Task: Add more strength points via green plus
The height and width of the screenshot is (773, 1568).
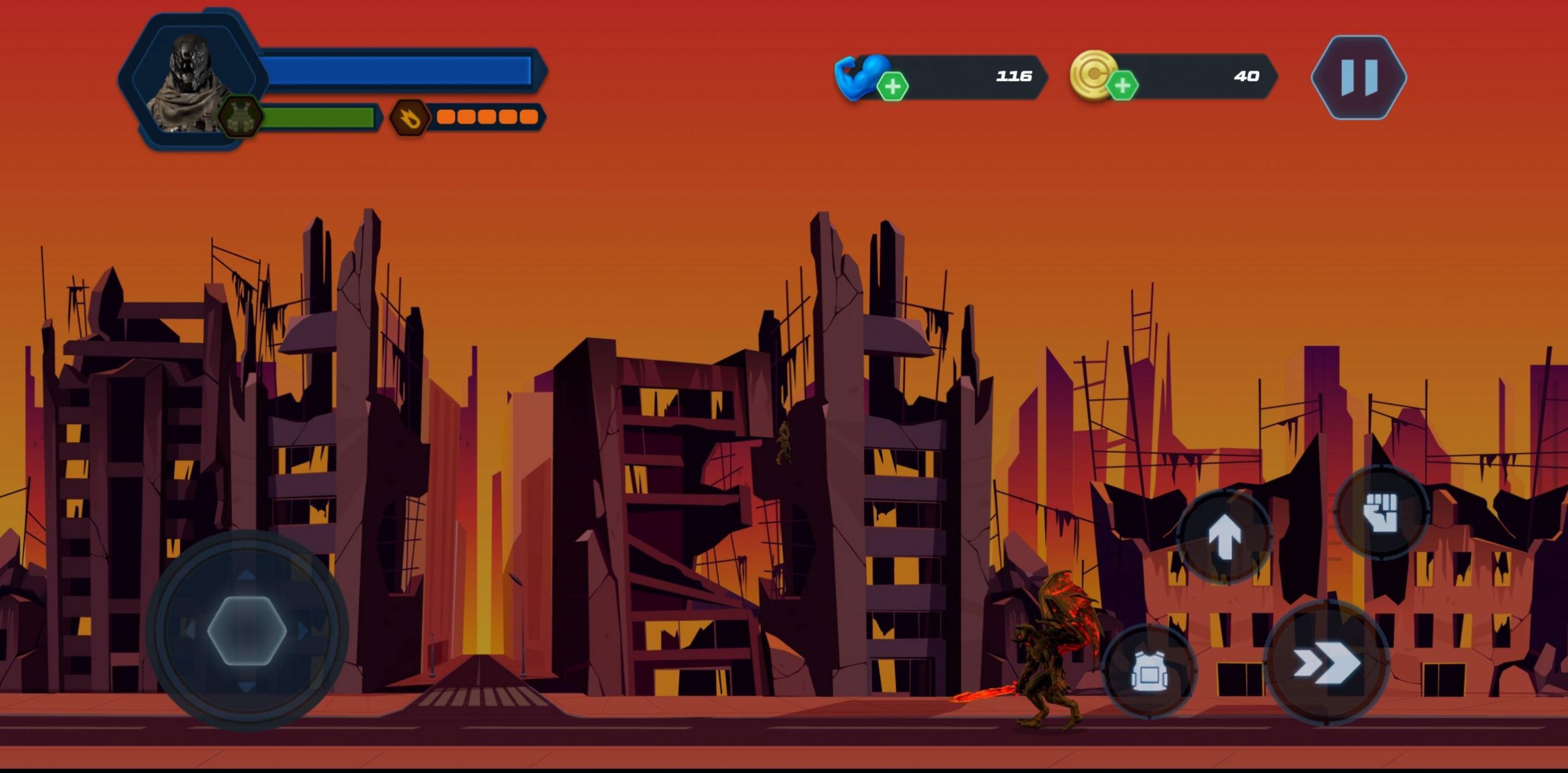Action: click(892, 86)
